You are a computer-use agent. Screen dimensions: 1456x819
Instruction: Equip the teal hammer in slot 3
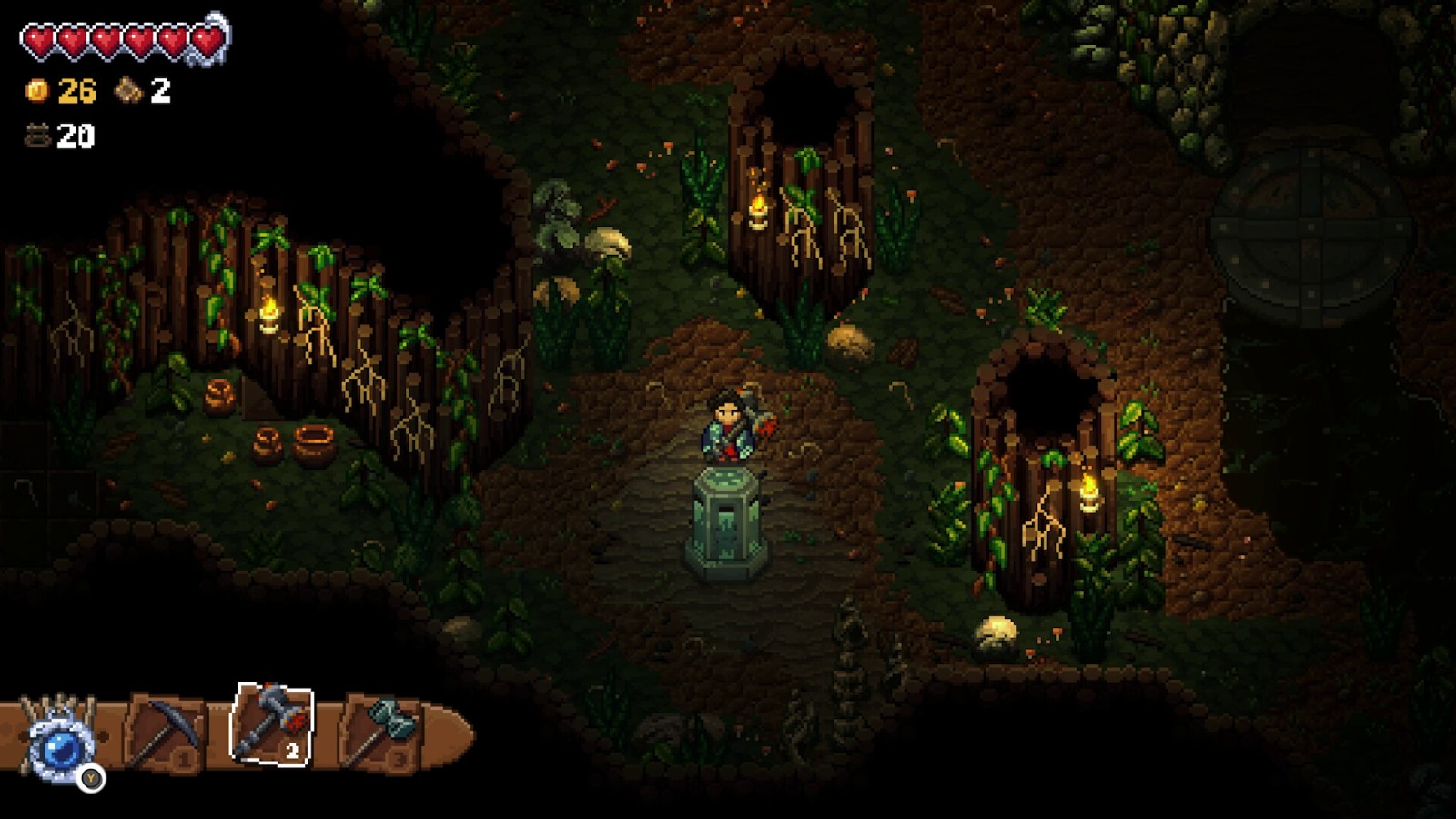pyautogui.click(x=382, y=731)
